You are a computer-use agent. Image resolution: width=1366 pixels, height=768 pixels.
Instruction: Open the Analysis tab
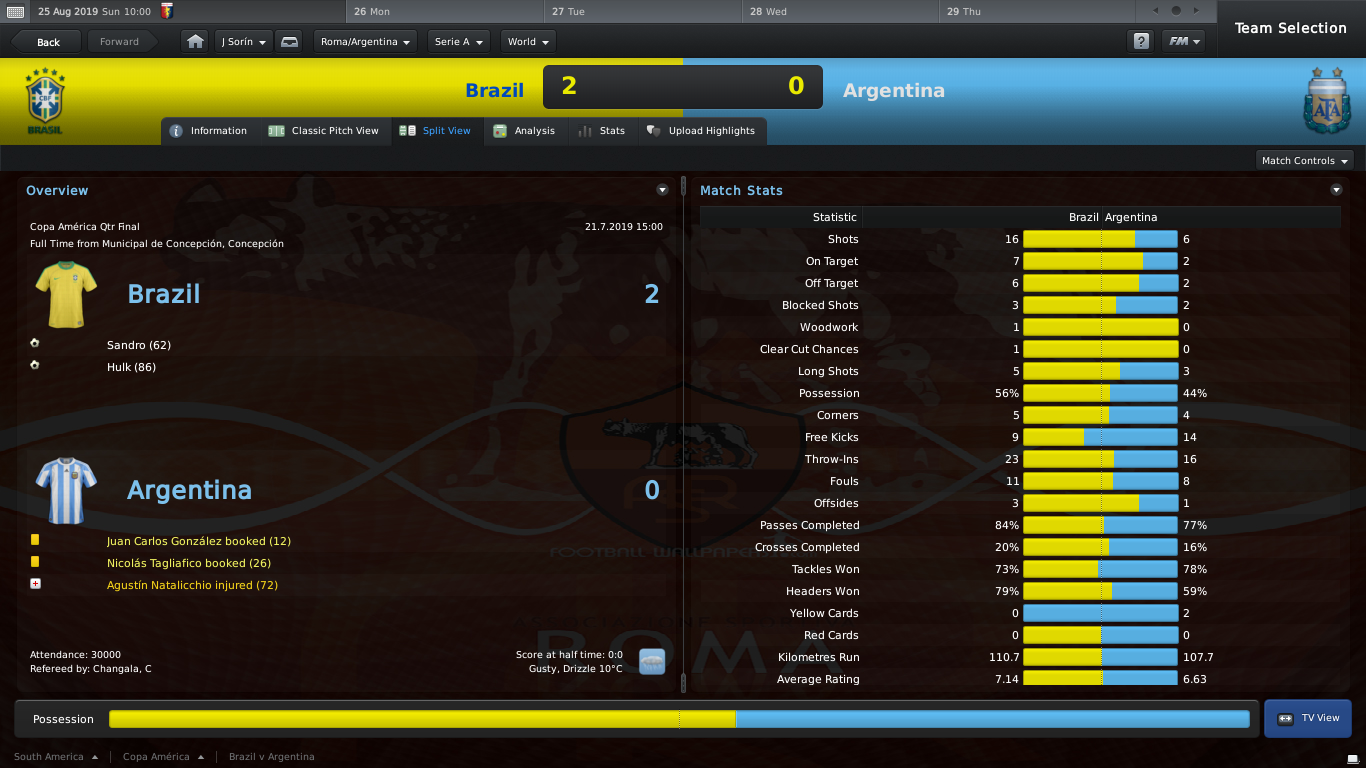click(x=525, y=131)
